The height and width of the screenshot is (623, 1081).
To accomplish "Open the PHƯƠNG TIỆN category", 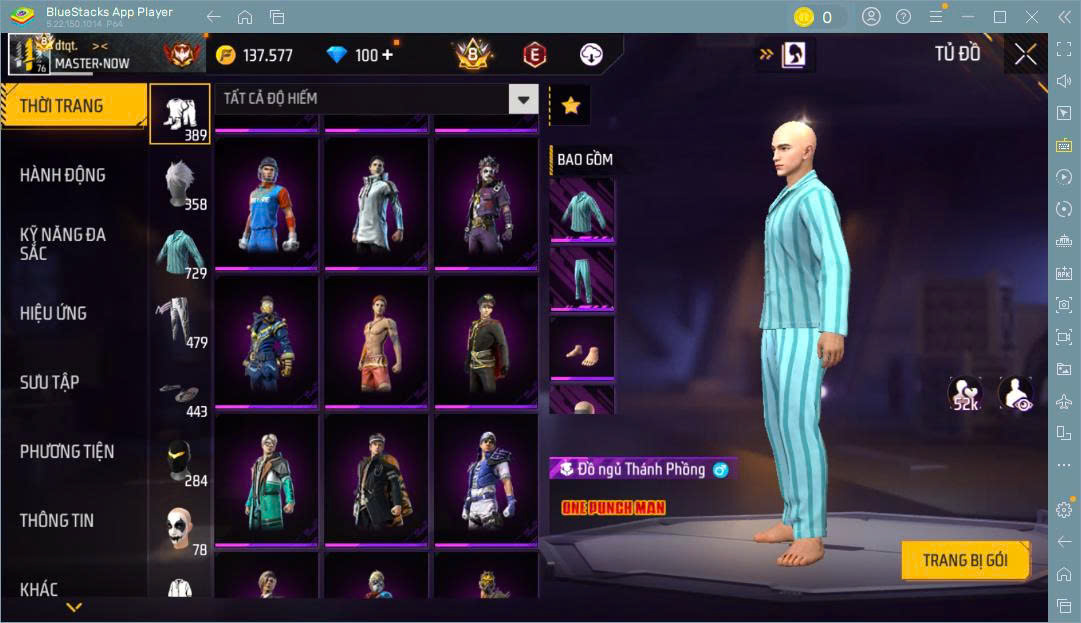I will point(67,451).
